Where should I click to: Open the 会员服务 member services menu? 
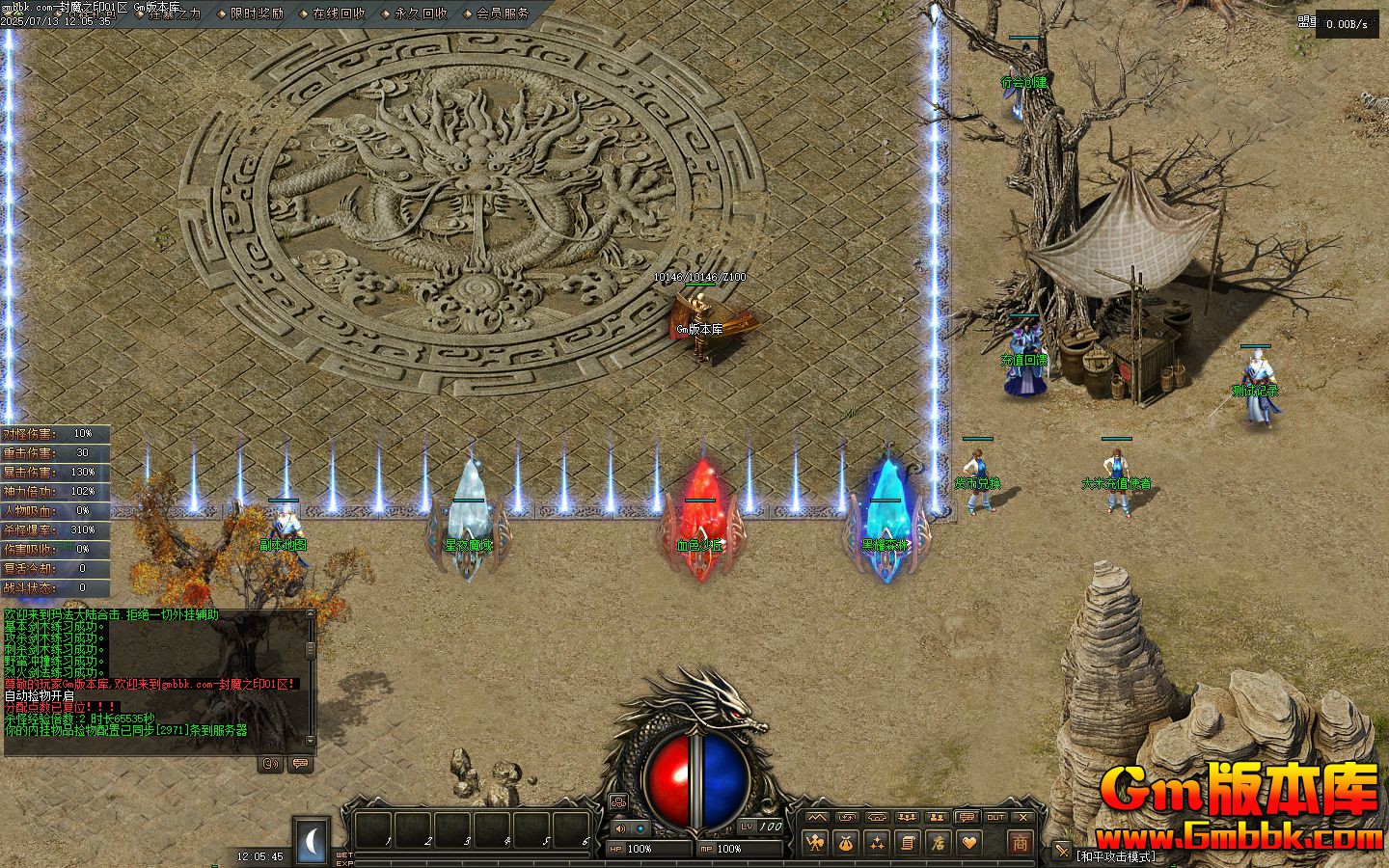pyautogui.click(x=503, y=14)
